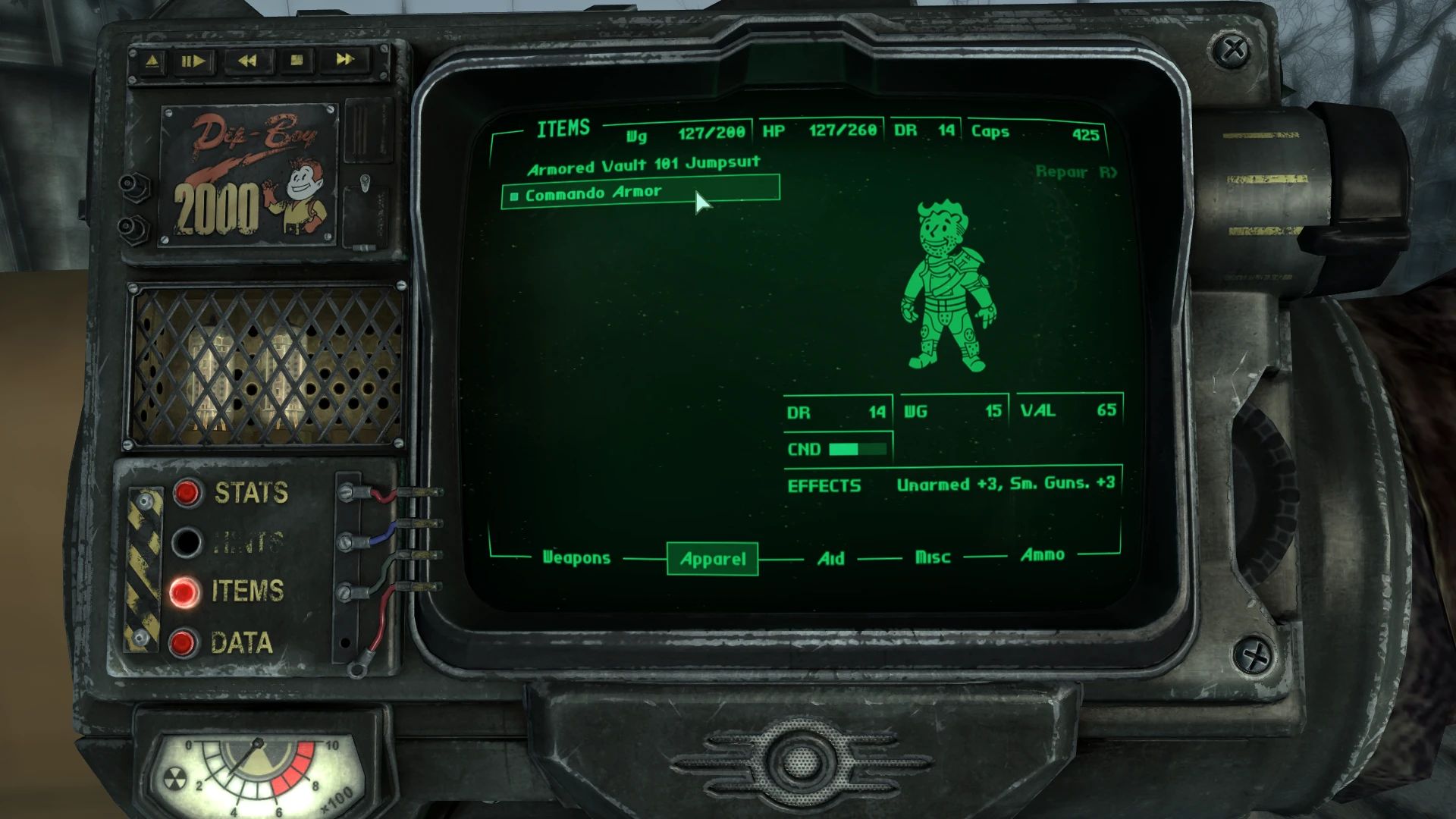Viewport: 1456px width, 819px height.
Task: Toggle the equipped marker beside Commando Armor
Action: 514,193
